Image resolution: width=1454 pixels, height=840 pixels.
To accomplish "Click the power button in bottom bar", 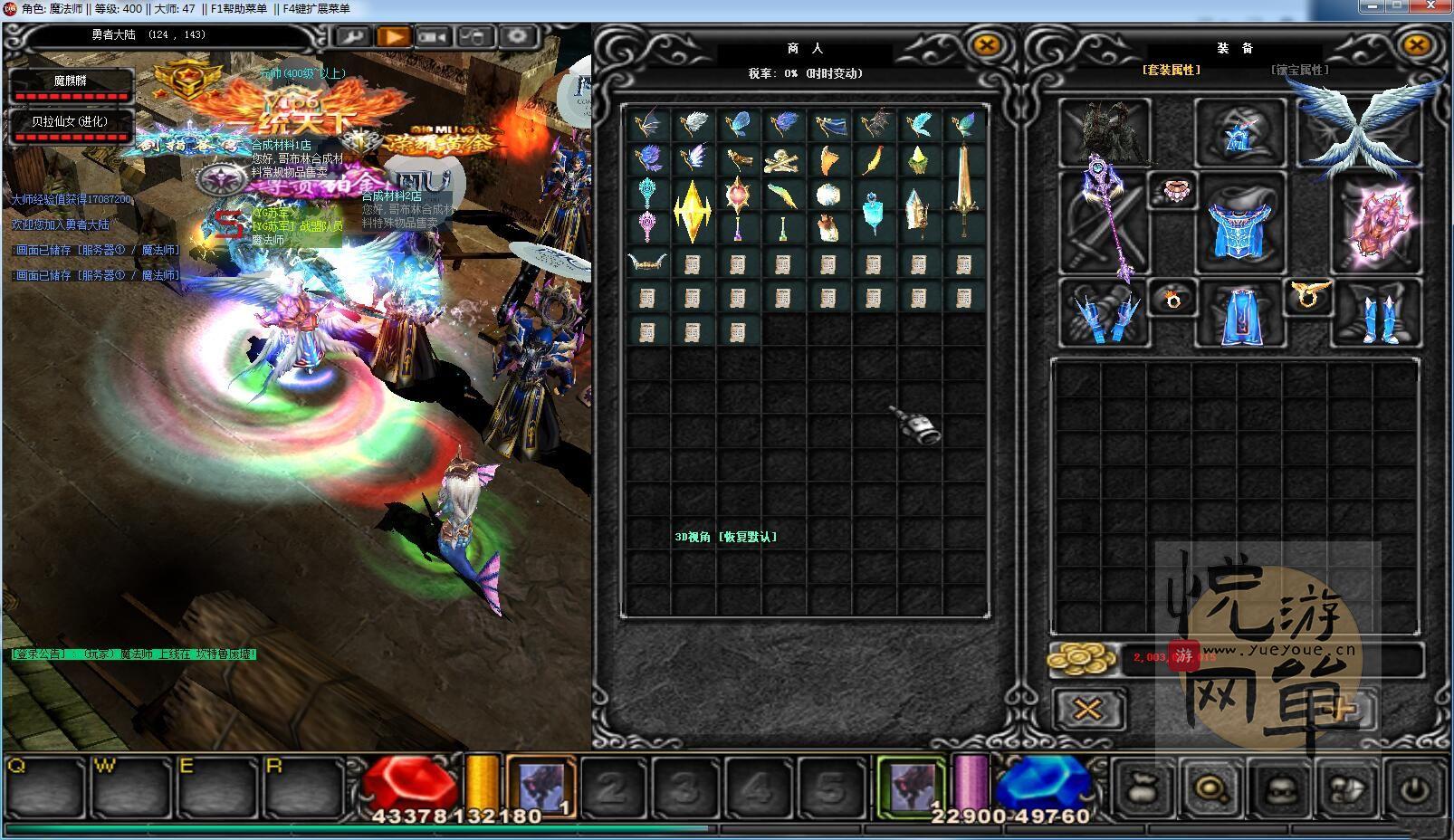I will 1415,789.
